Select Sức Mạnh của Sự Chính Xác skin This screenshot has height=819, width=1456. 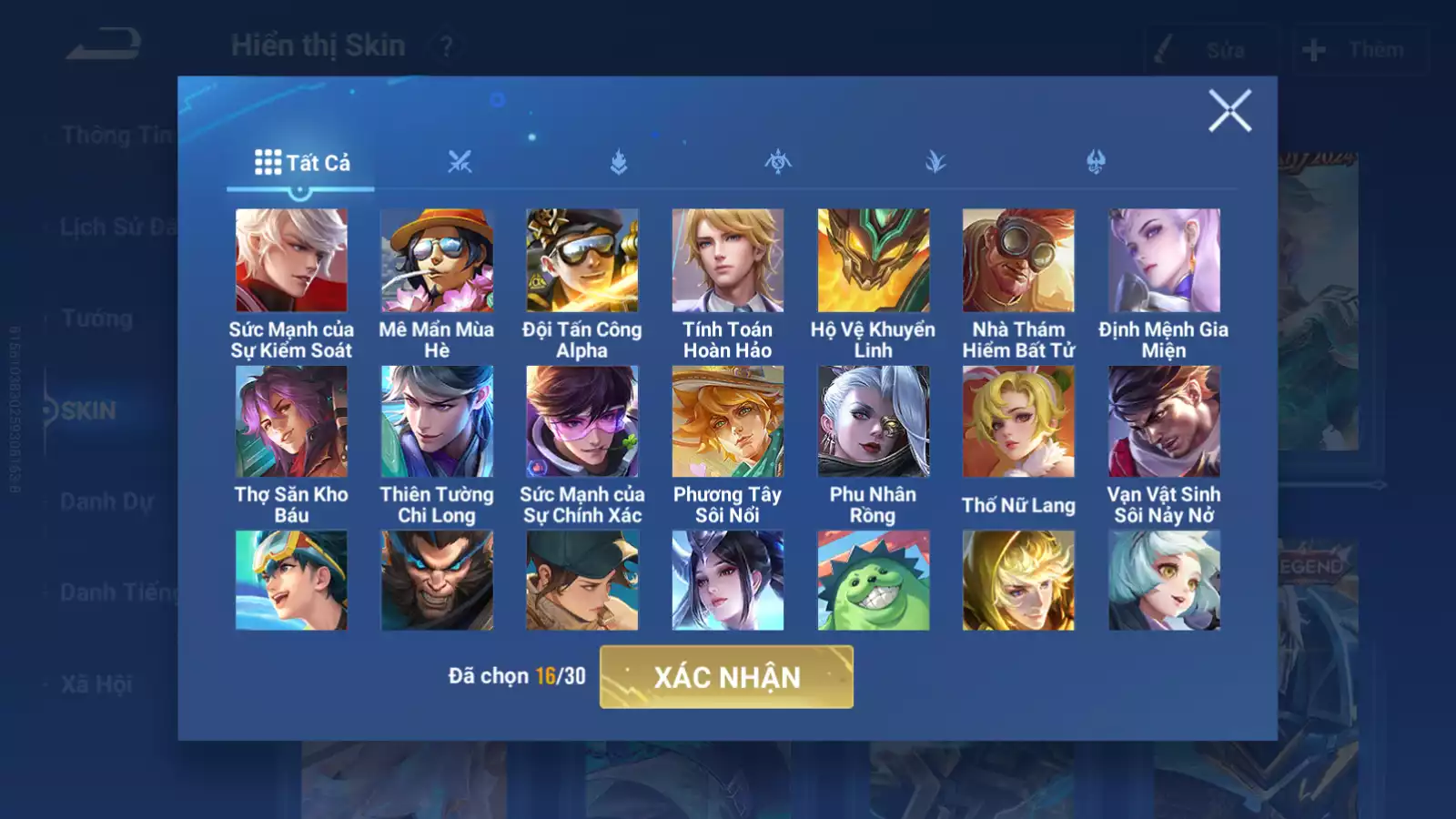click(x=582, y=422)
